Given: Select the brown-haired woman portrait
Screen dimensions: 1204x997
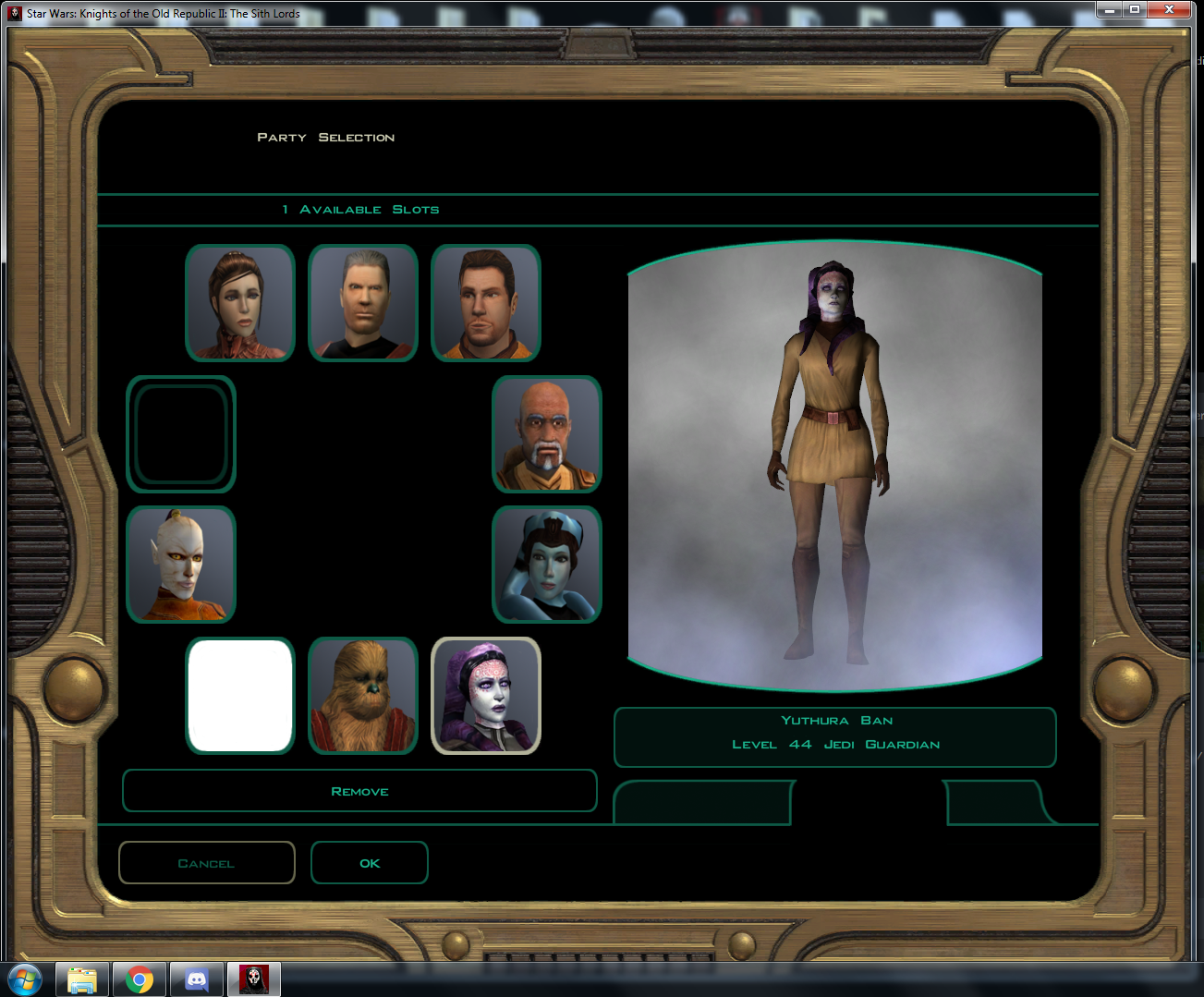Looking at the screenshot, I should click(240, 303).
